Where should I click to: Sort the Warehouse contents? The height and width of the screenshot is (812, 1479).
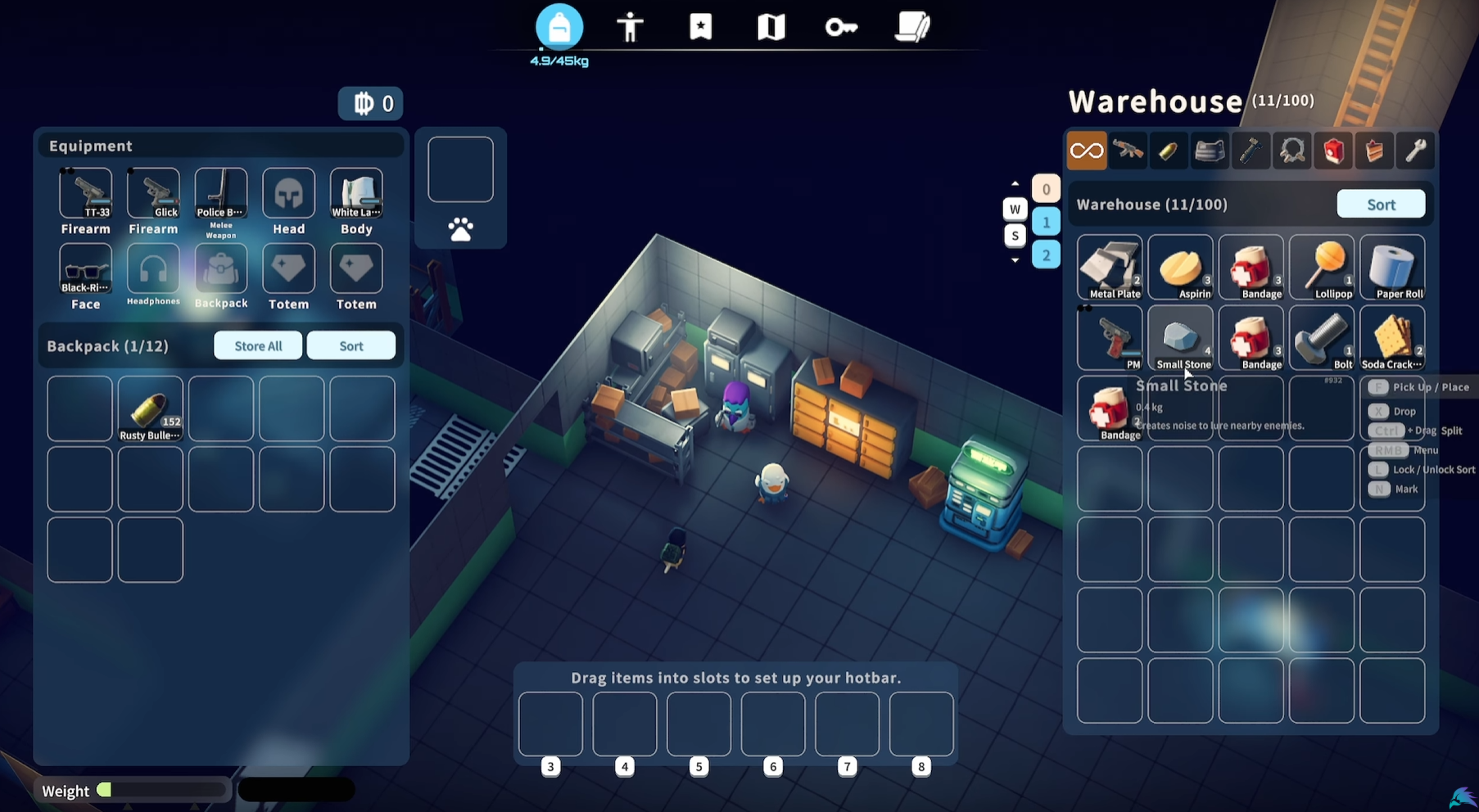pyautogui.click(x=1381, y=204)
